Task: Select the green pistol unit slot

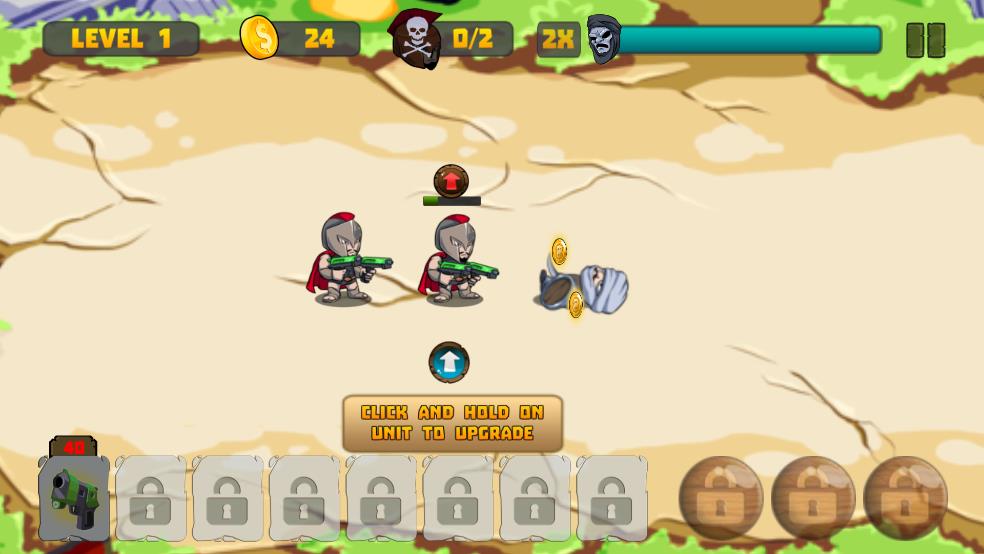Action: 74,497
